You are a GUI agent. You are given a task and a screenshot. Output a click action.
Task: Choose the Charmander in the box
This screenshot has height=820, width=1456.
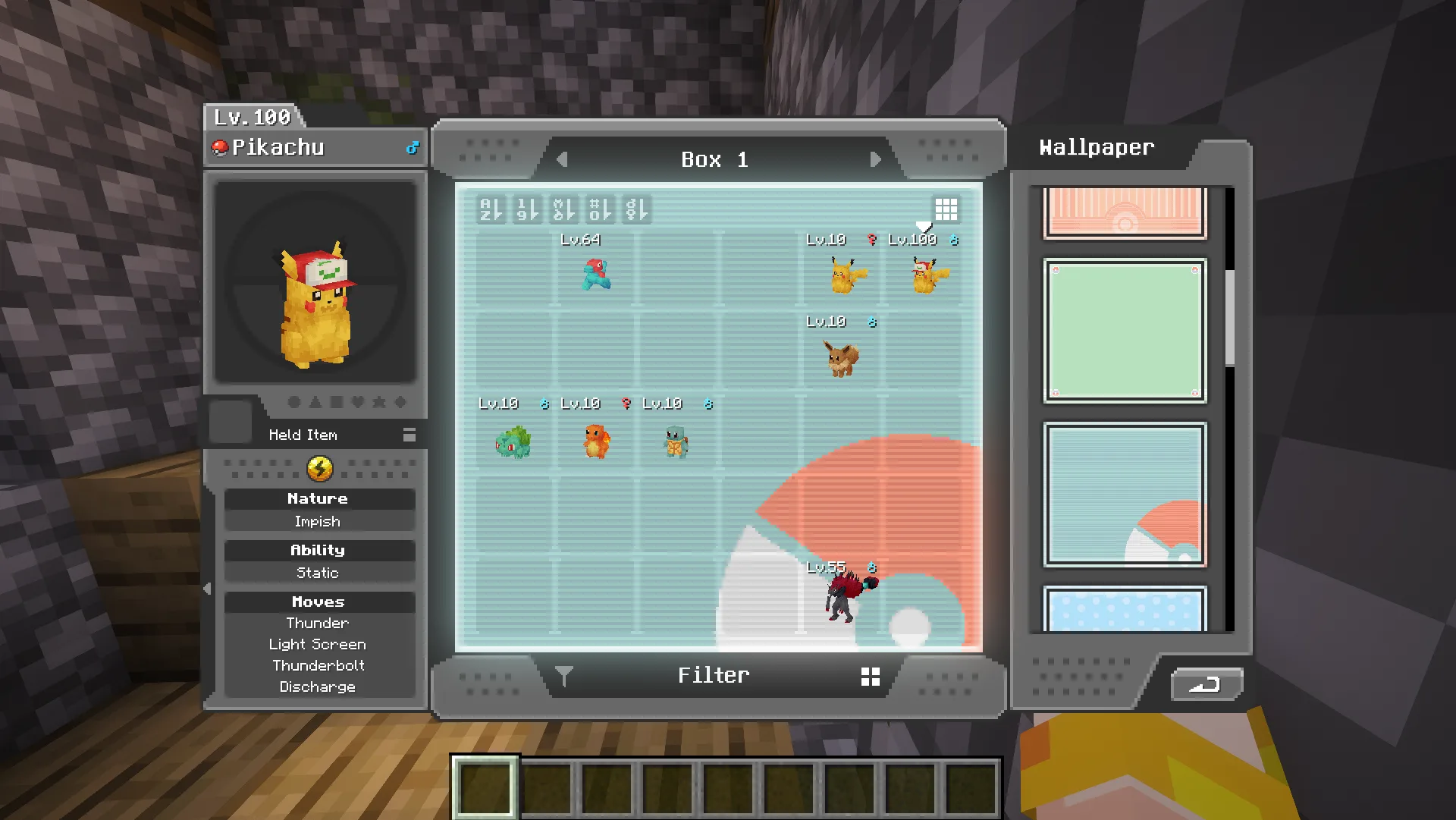[x=596, y=441]
